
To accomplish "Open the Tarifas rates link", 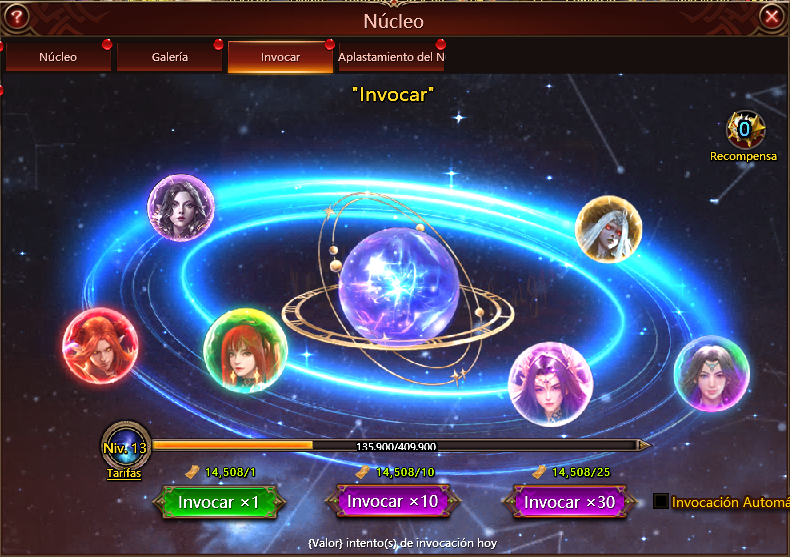I will (x=123, y=473).
